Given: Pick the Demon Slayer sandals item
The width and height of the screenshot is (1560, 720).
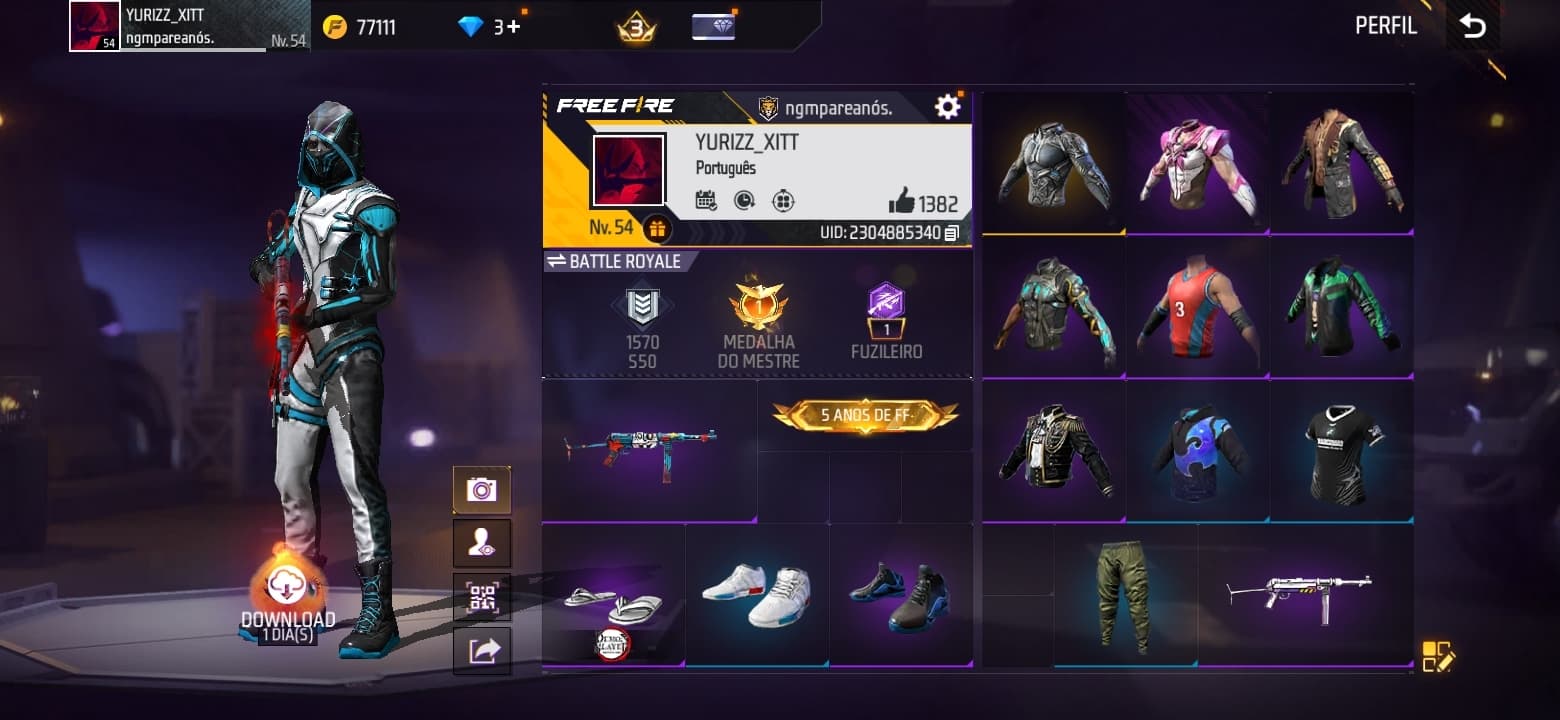Looking at the screenshot, I should click(x=613, y=602).
